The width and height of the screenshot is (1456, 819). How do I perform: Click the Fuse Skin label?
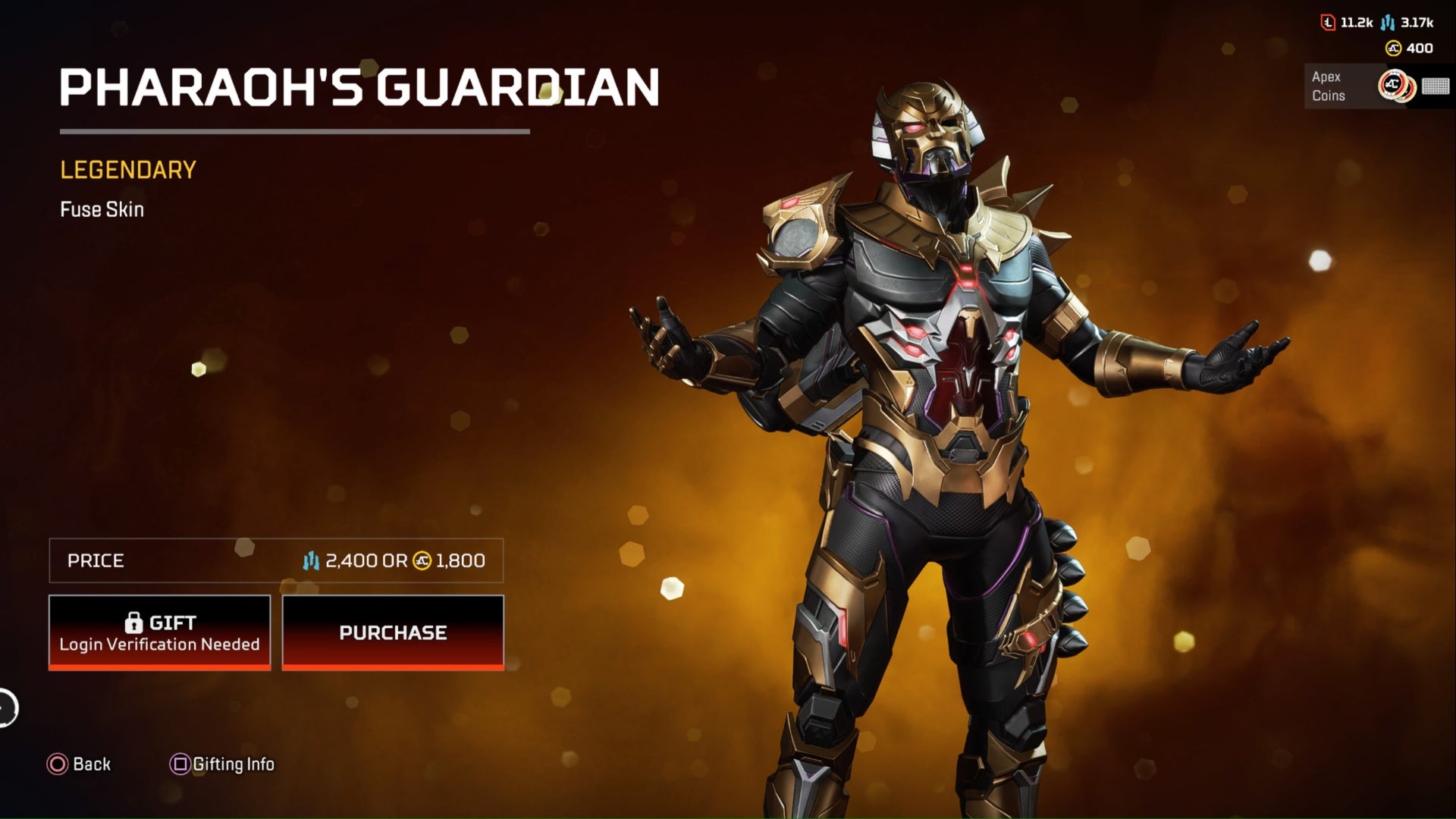(102, 209)
